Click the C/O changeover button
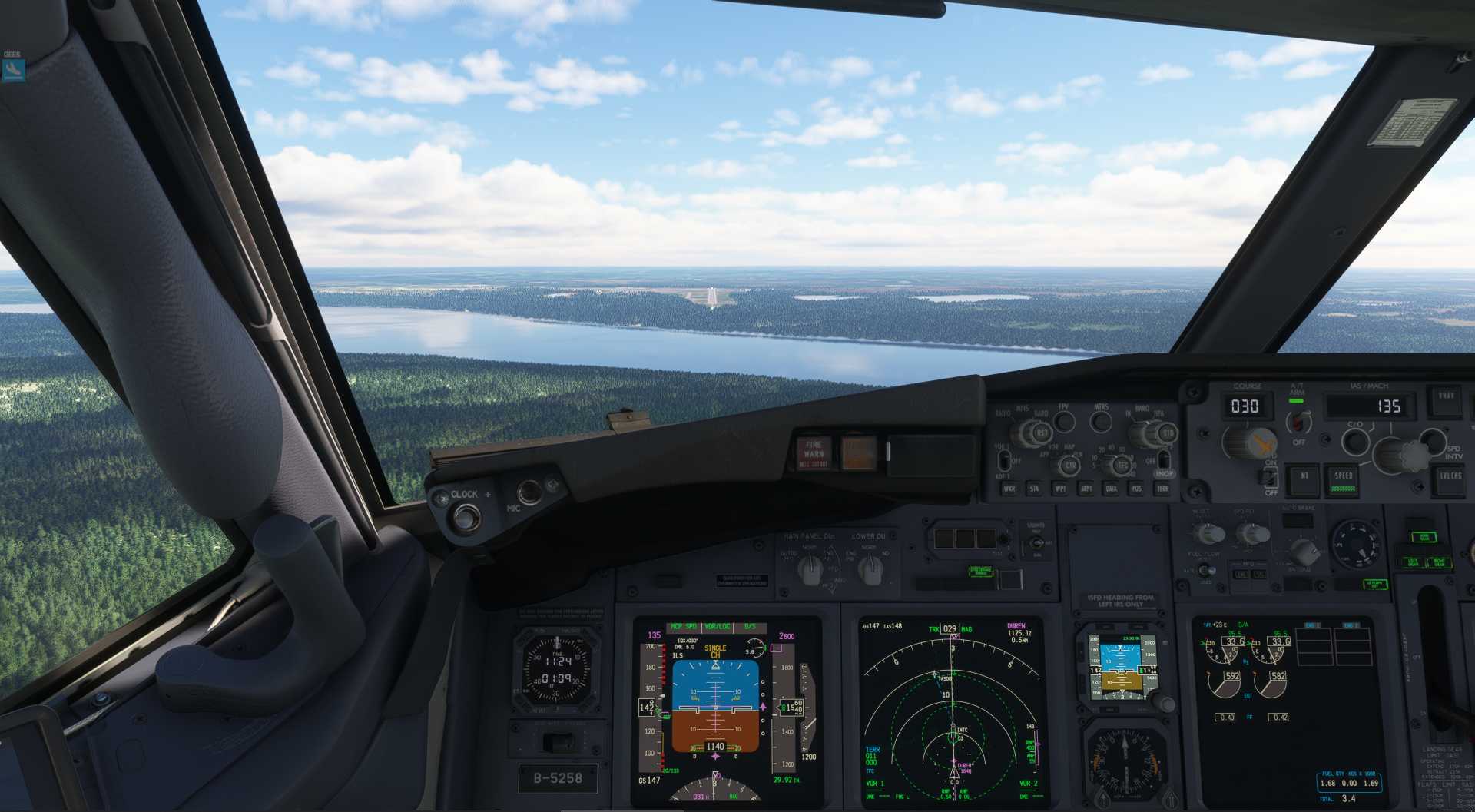1475x812 pixels. click(1355, 442)
